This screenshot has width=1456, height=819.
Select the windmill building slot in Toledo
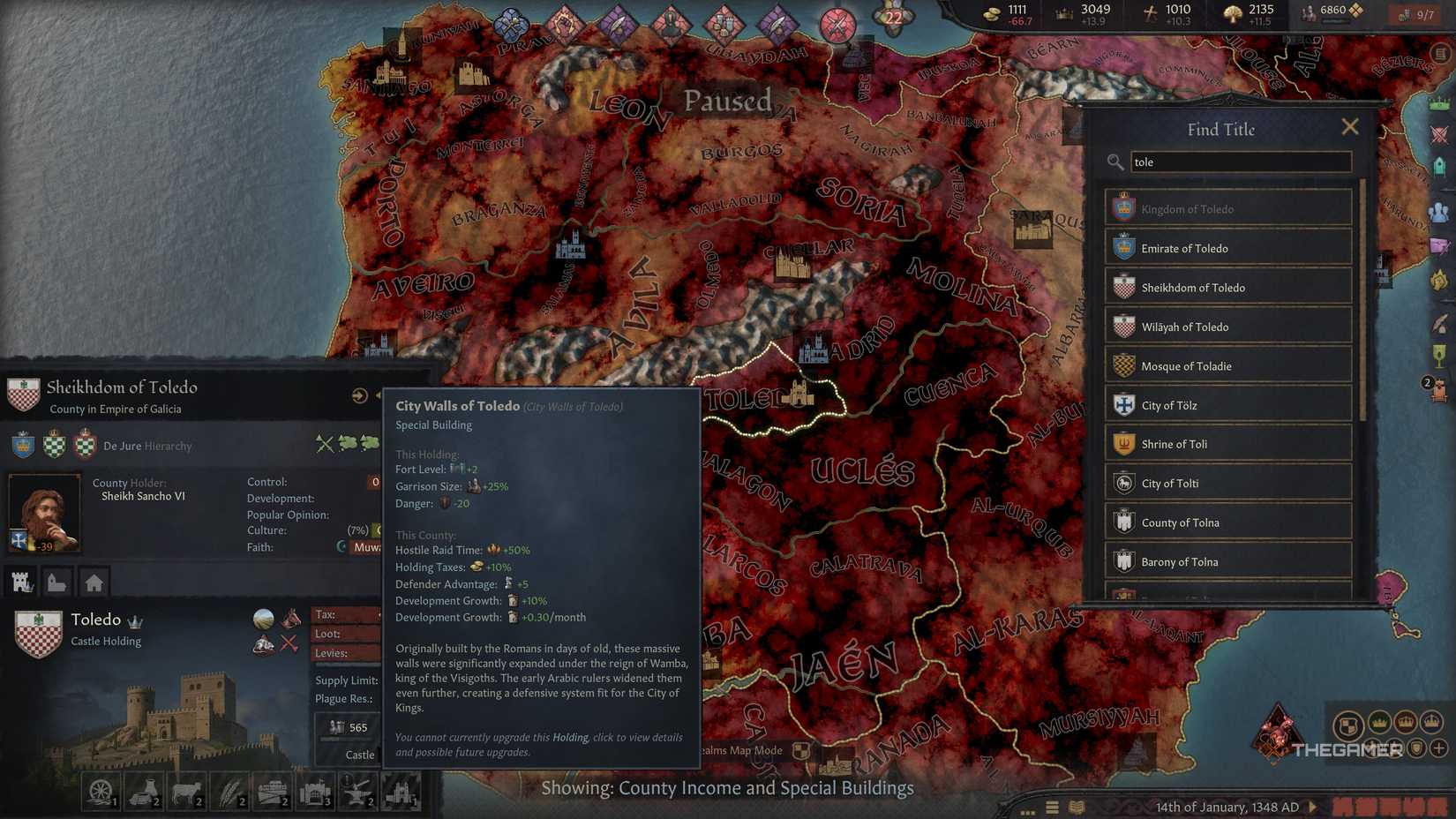(101, 792)
